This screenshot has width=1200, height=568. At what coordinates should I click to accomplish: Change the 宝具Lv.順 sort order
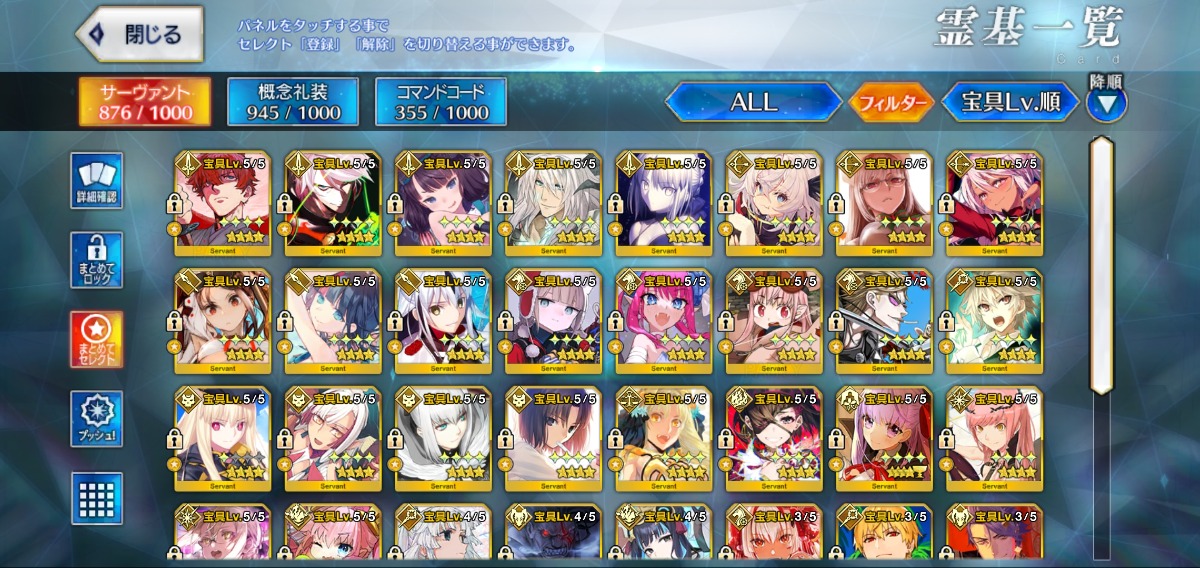tap(1011, 102)
